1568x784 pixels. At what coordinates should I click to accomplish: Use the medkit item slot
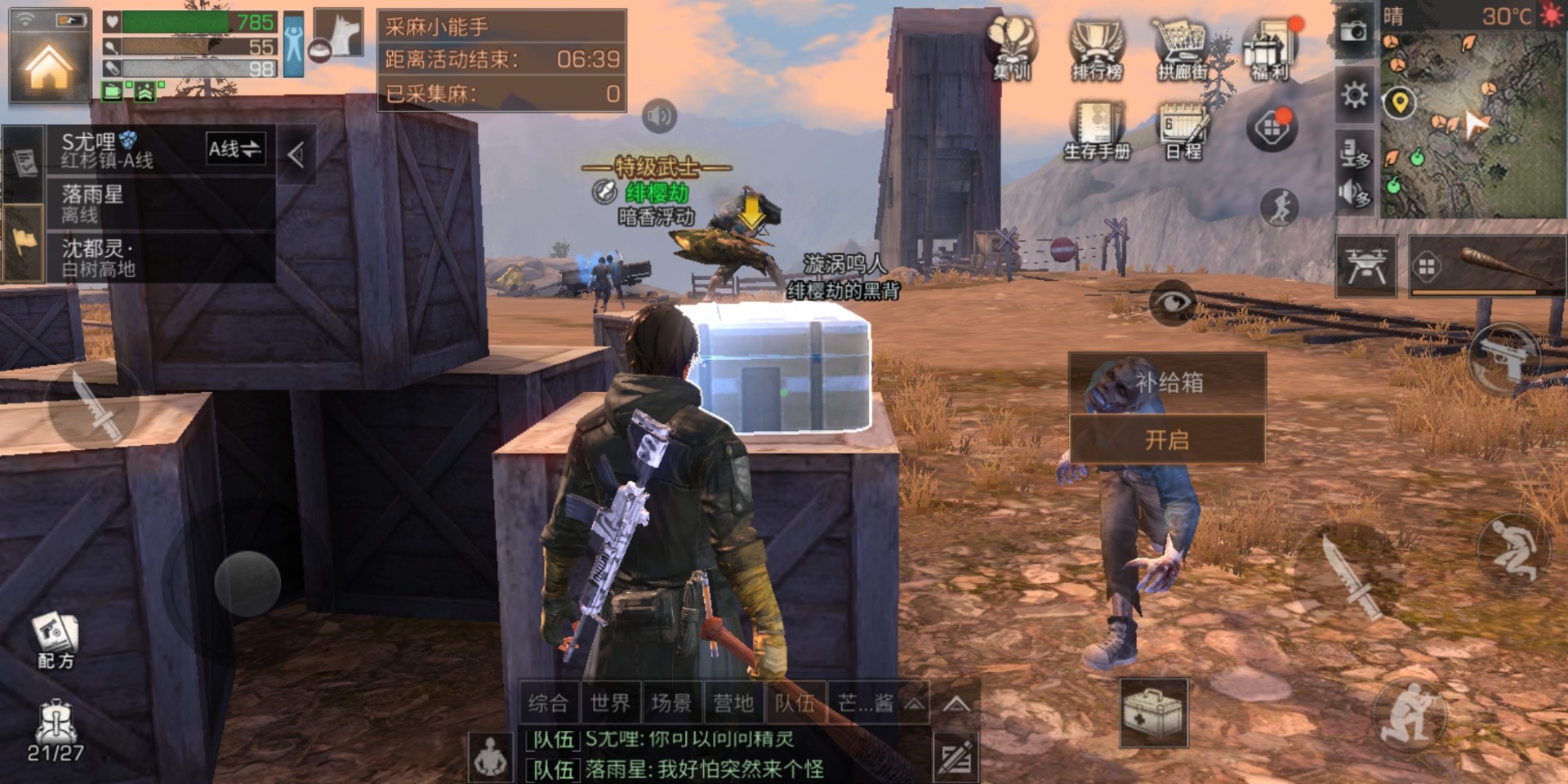coord(1152,712)
